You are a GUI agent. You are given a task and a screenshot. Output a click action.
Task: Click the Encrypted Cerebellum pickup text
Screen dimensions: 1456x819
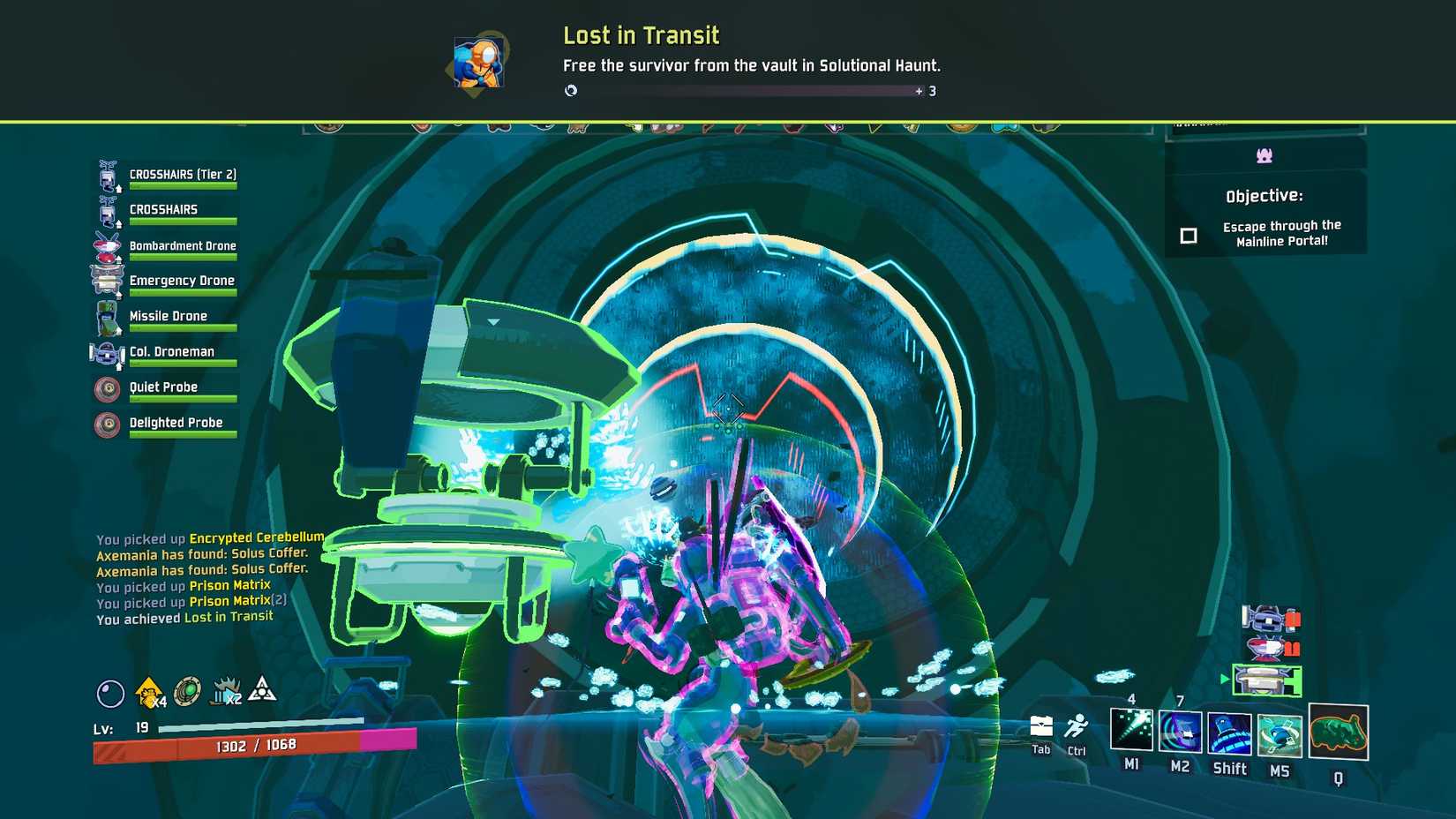point(256,537)
